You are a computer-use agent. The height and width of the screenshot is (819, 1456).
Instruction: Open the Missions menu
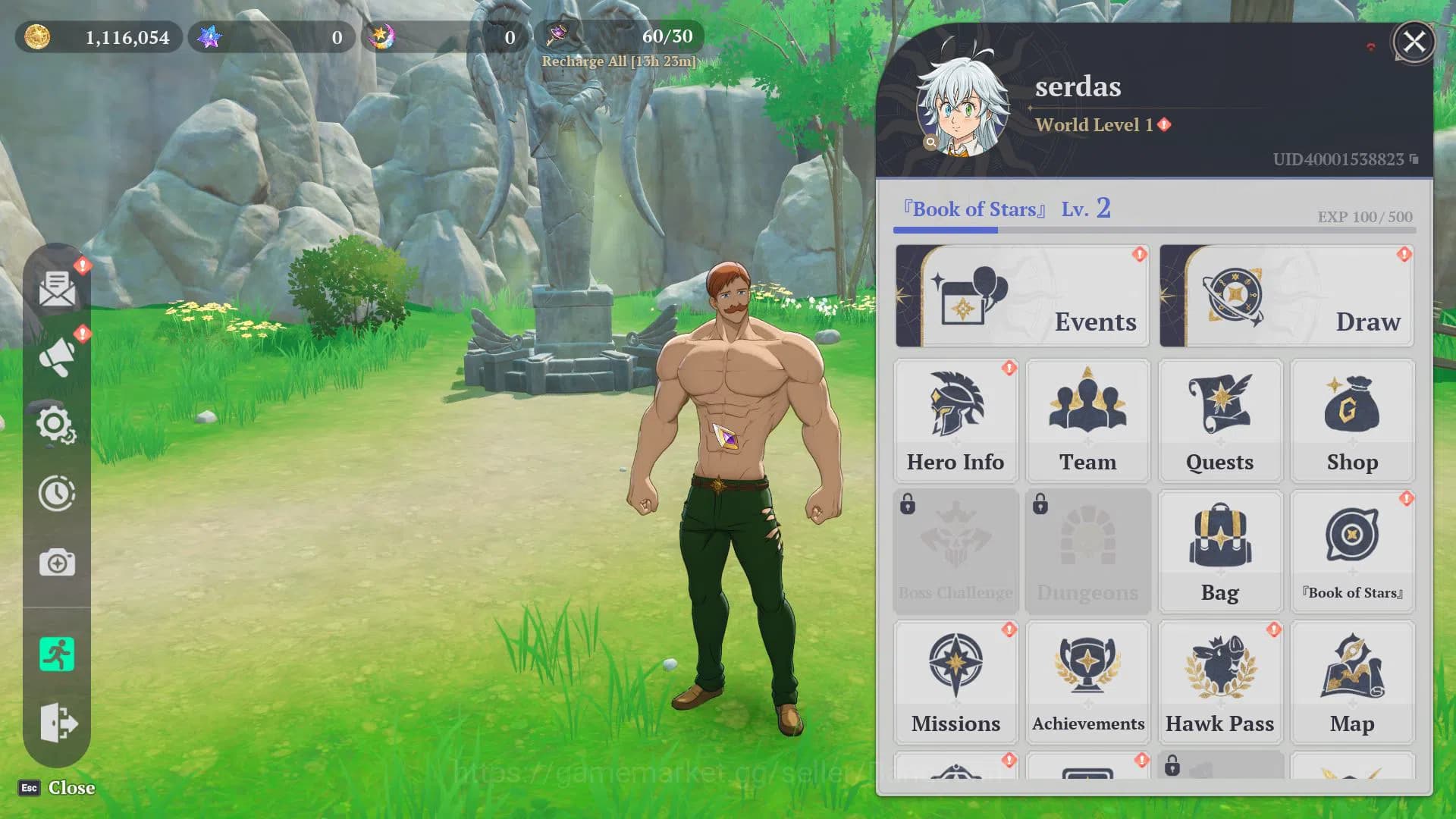point(955,682)
